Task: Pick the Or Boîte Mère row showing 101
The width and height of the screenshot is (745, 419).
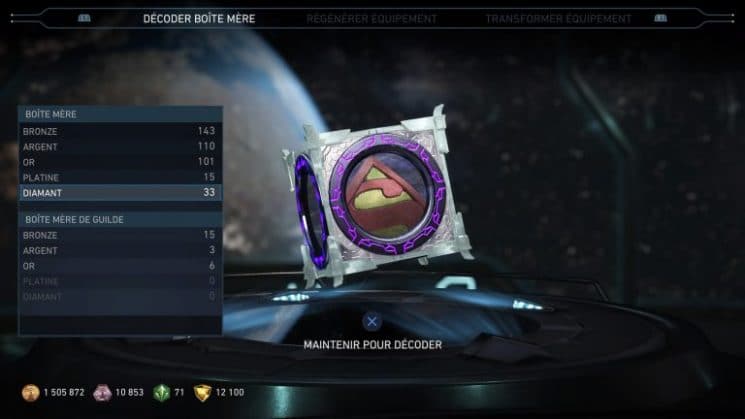Action: 120,162
